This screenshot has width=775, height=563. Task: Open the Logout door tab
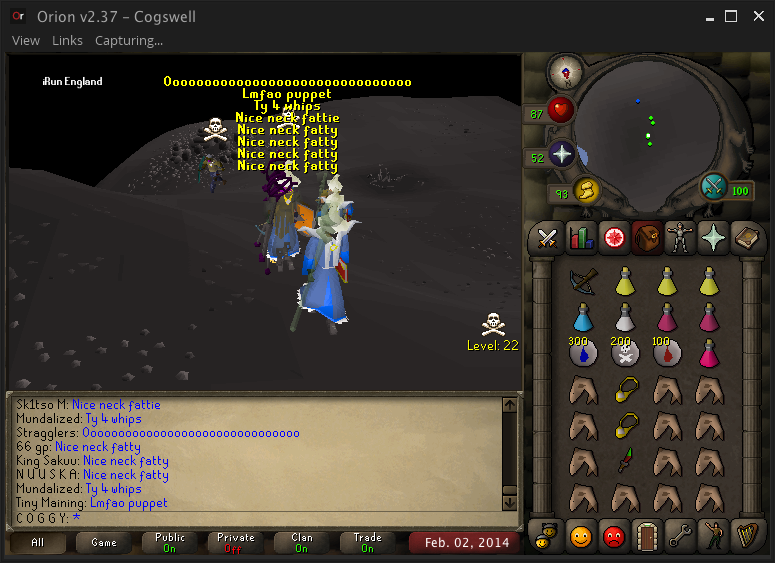point(647,535)
